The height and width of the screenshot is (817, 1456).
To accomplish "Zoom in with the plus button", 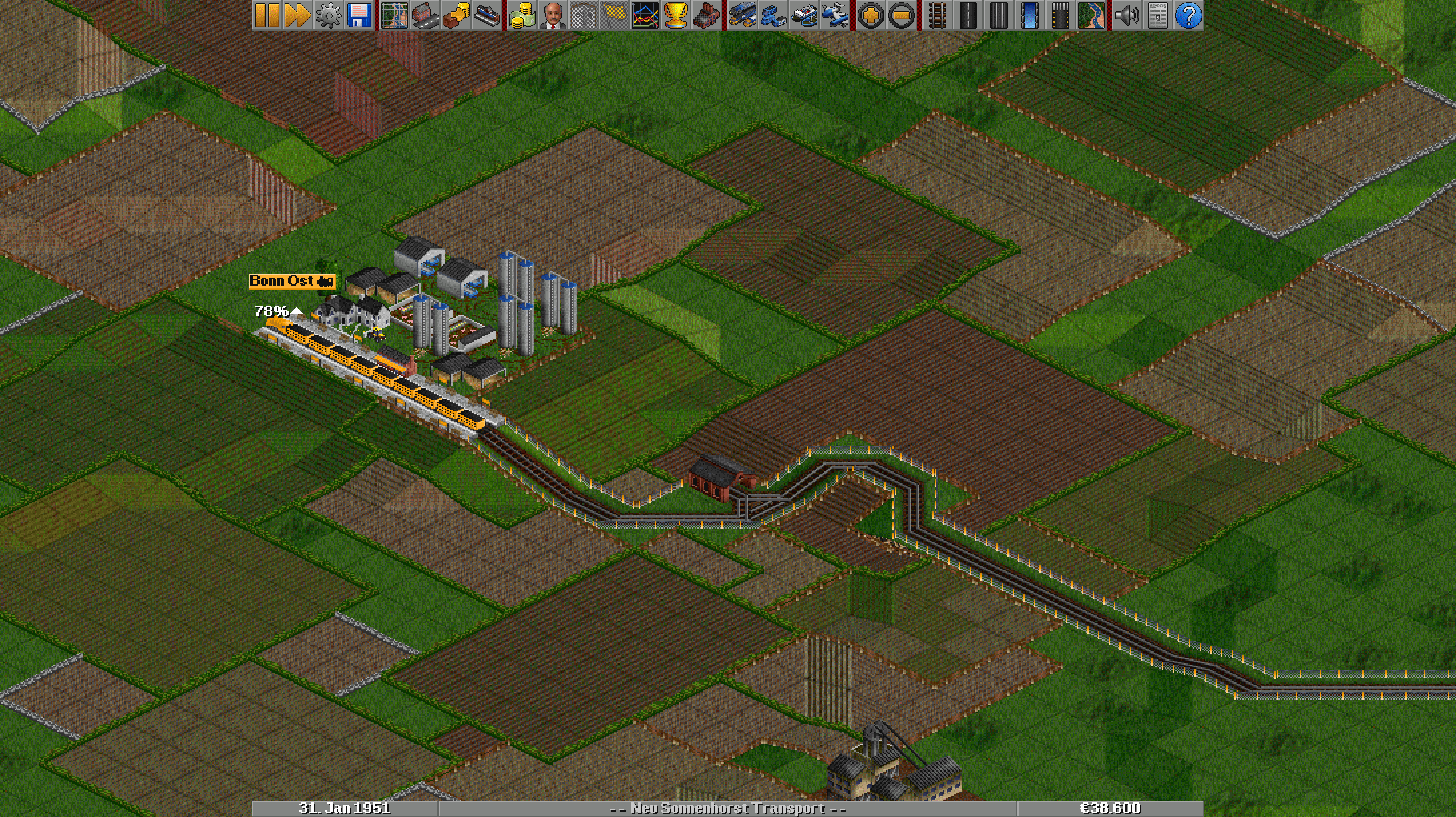I will 871,15.
